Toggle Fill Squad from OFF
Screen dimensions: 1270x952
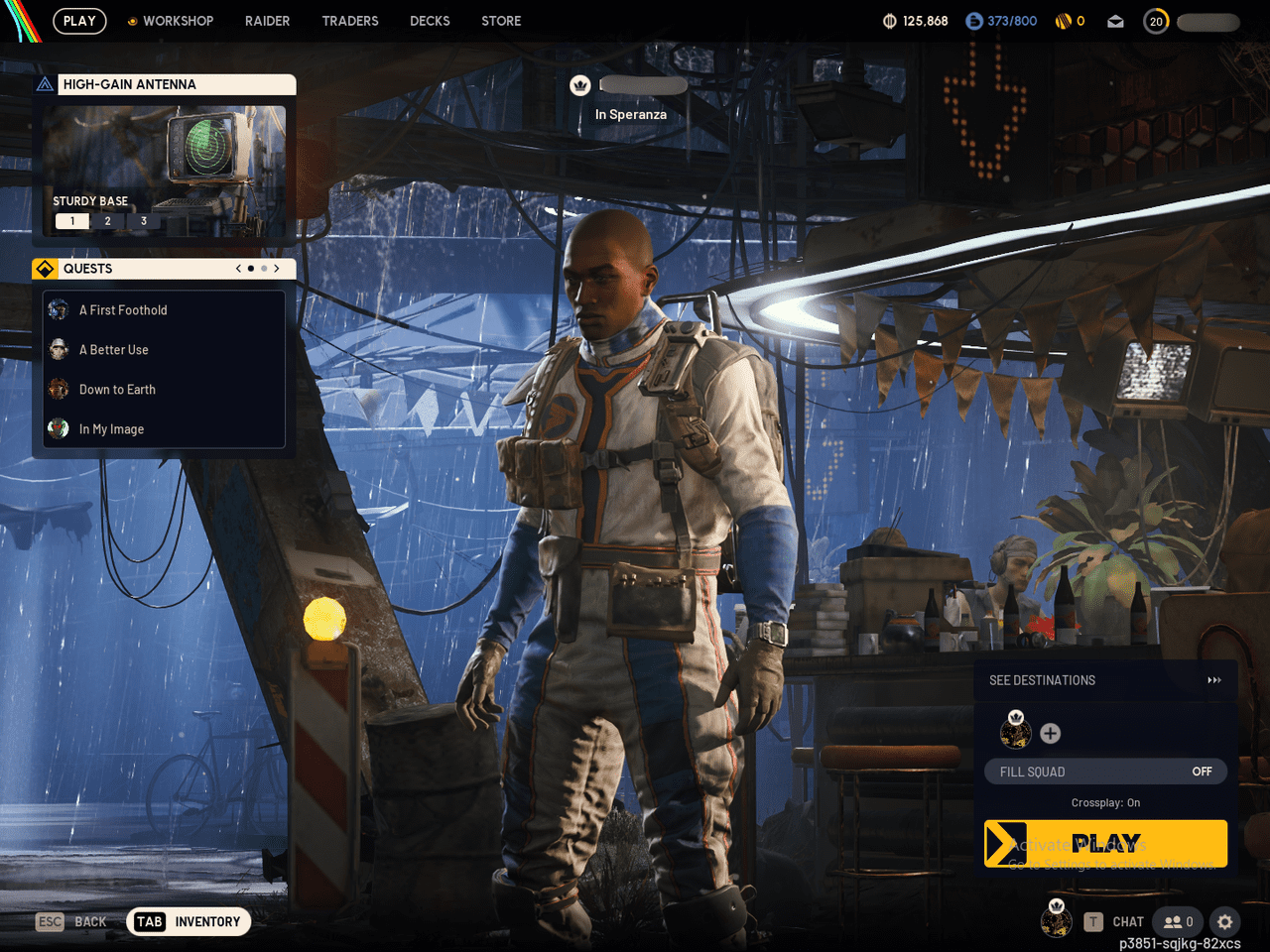(1202, 771)
